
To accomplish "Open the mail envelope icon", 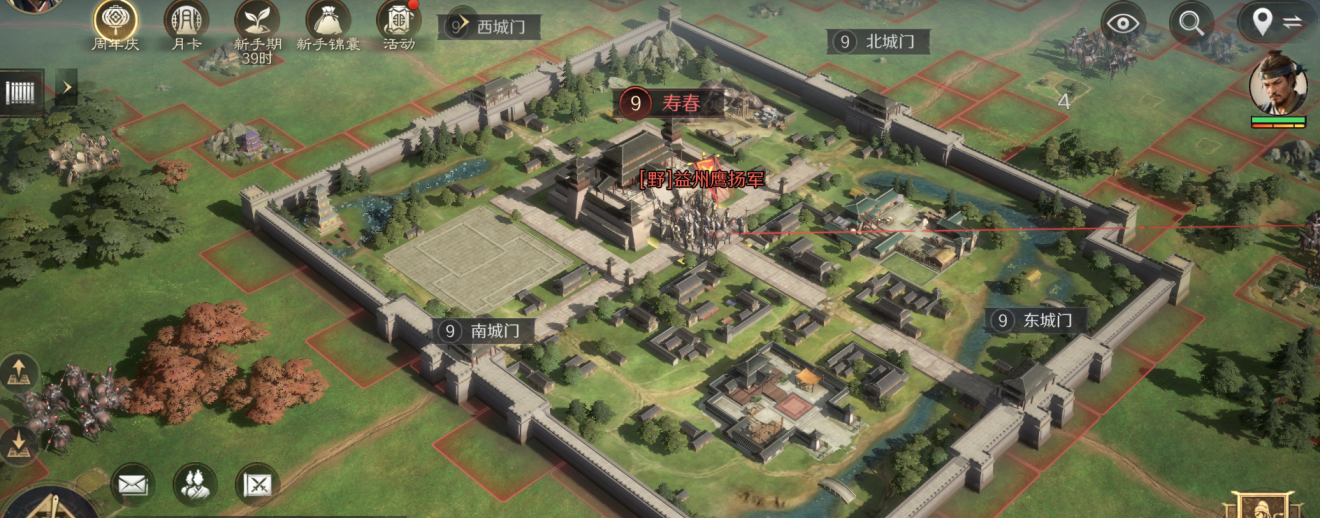I will 132,484.
